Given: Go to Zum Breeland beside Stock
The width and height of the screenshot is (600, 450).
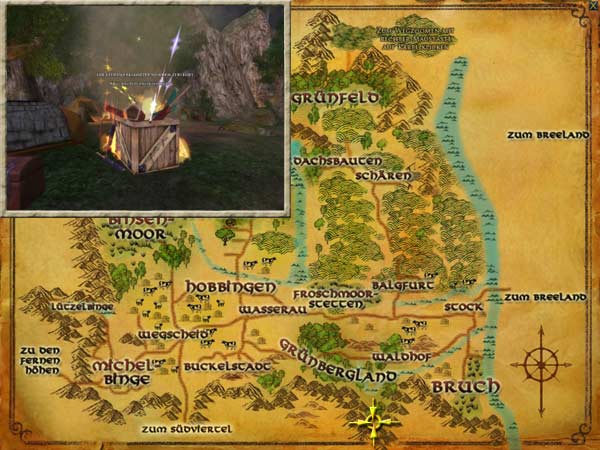Looking at the screenshot, I should 544,297.
